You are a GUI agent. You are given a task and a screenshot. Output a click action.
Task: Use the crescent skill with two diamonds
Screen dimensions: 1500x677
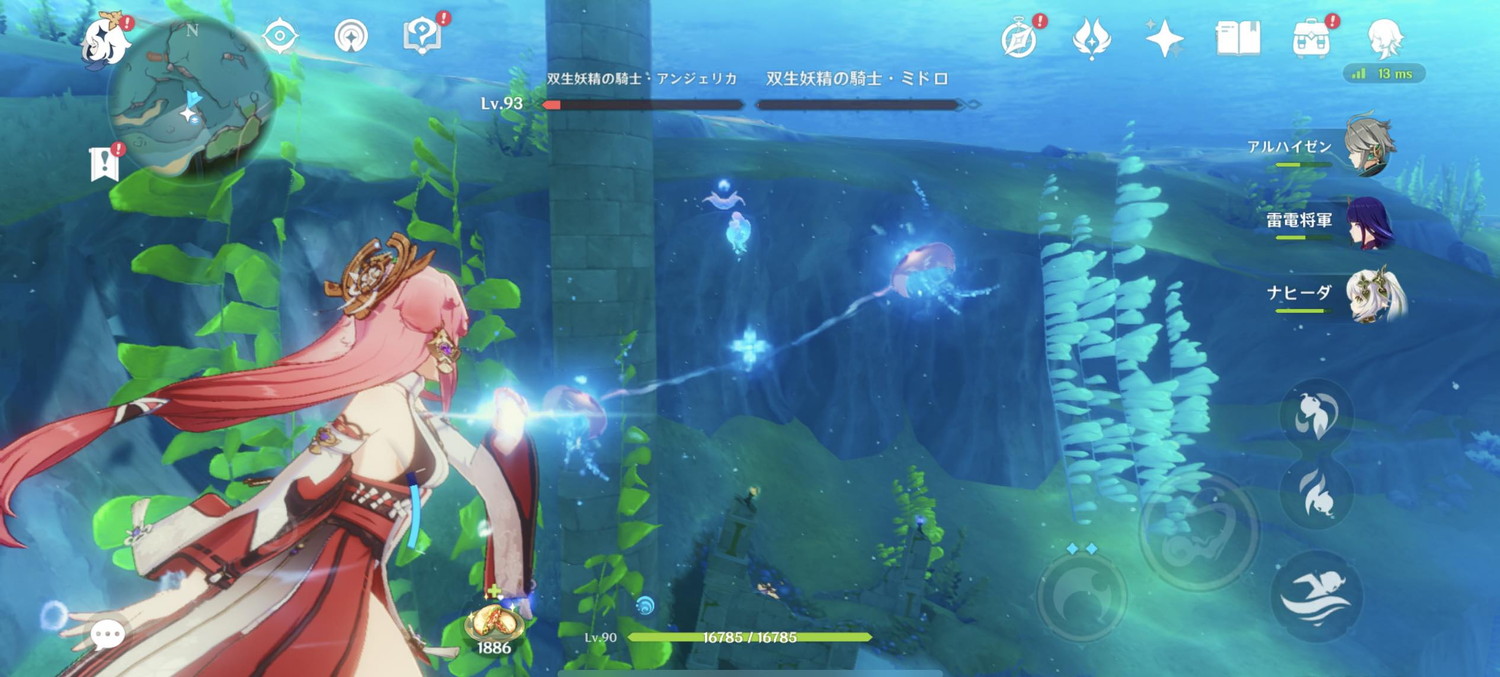pos(1082,596)
